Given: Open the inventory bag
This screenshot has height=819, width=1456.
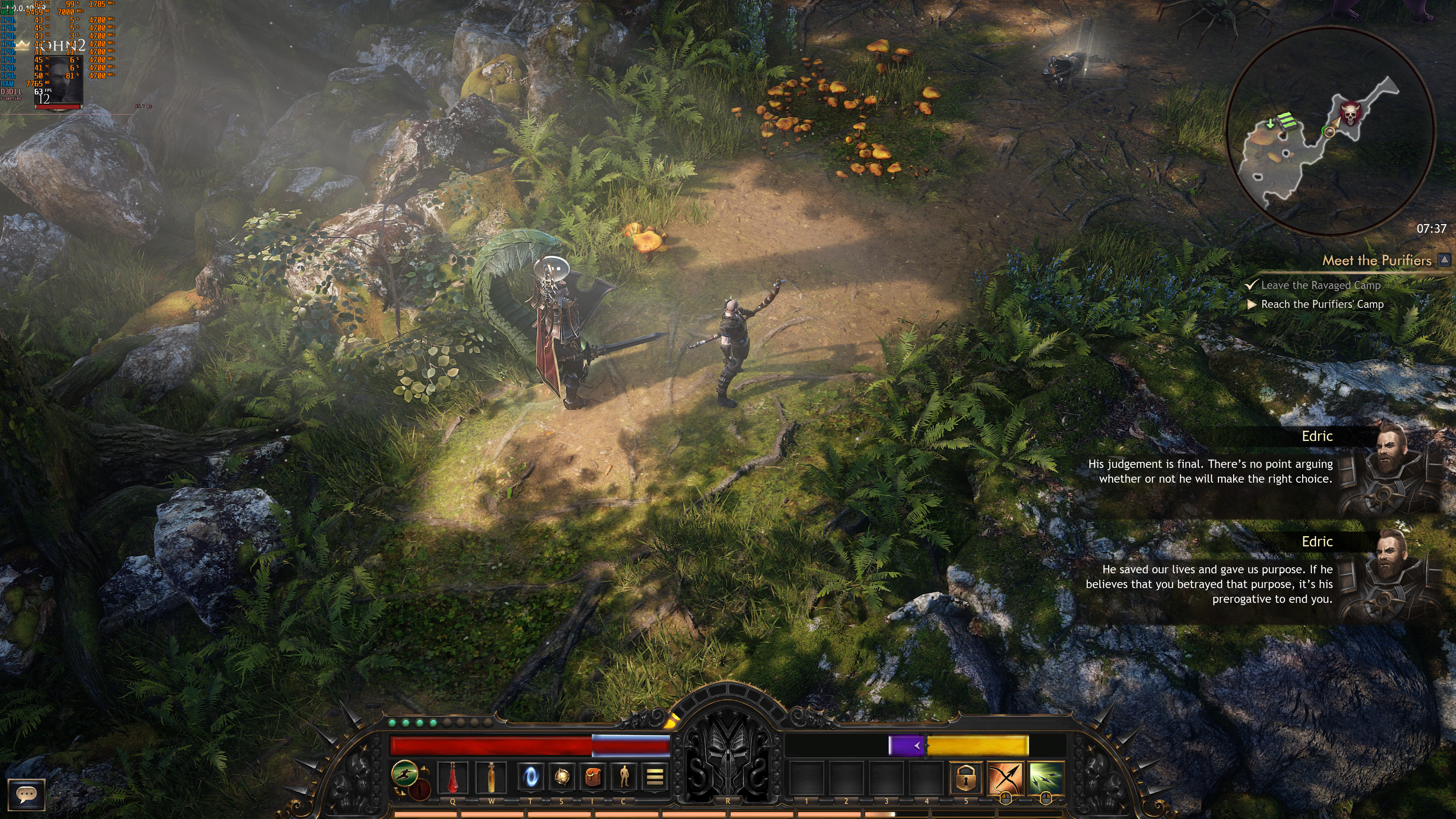Looking at the screenshot, I should coord(592,777).
